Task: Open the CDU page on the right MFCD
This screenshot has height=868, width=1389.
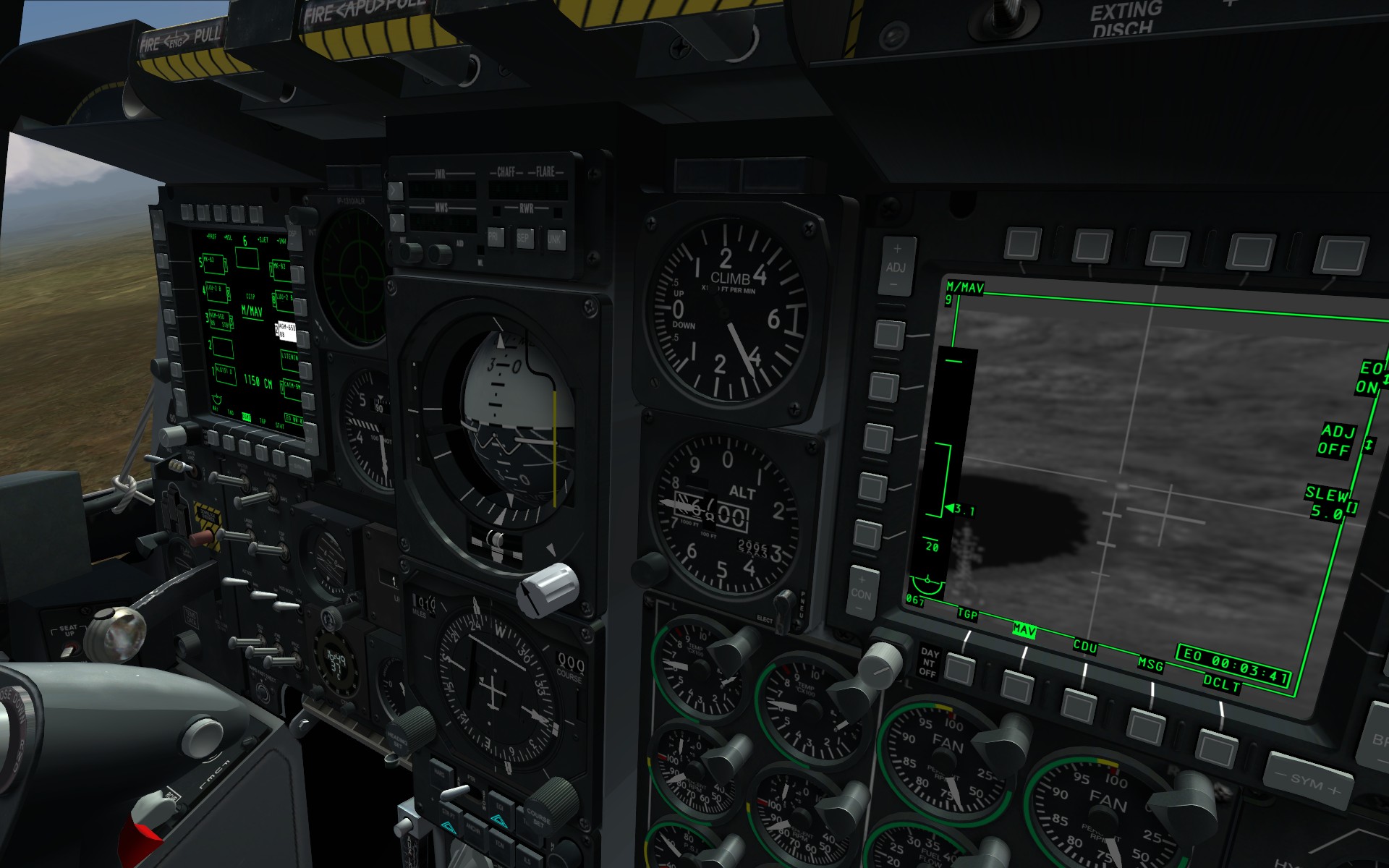Action: point(1079,705)
